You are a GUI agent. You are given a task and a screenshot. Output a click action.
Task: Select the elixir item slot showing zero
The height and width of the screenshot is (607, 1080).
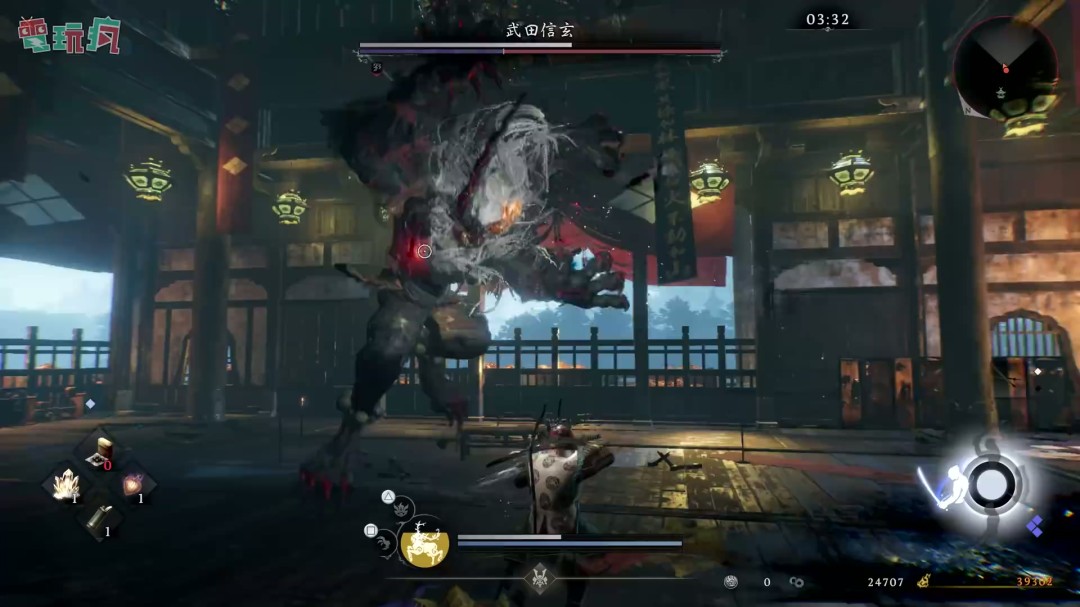point(100,453)
